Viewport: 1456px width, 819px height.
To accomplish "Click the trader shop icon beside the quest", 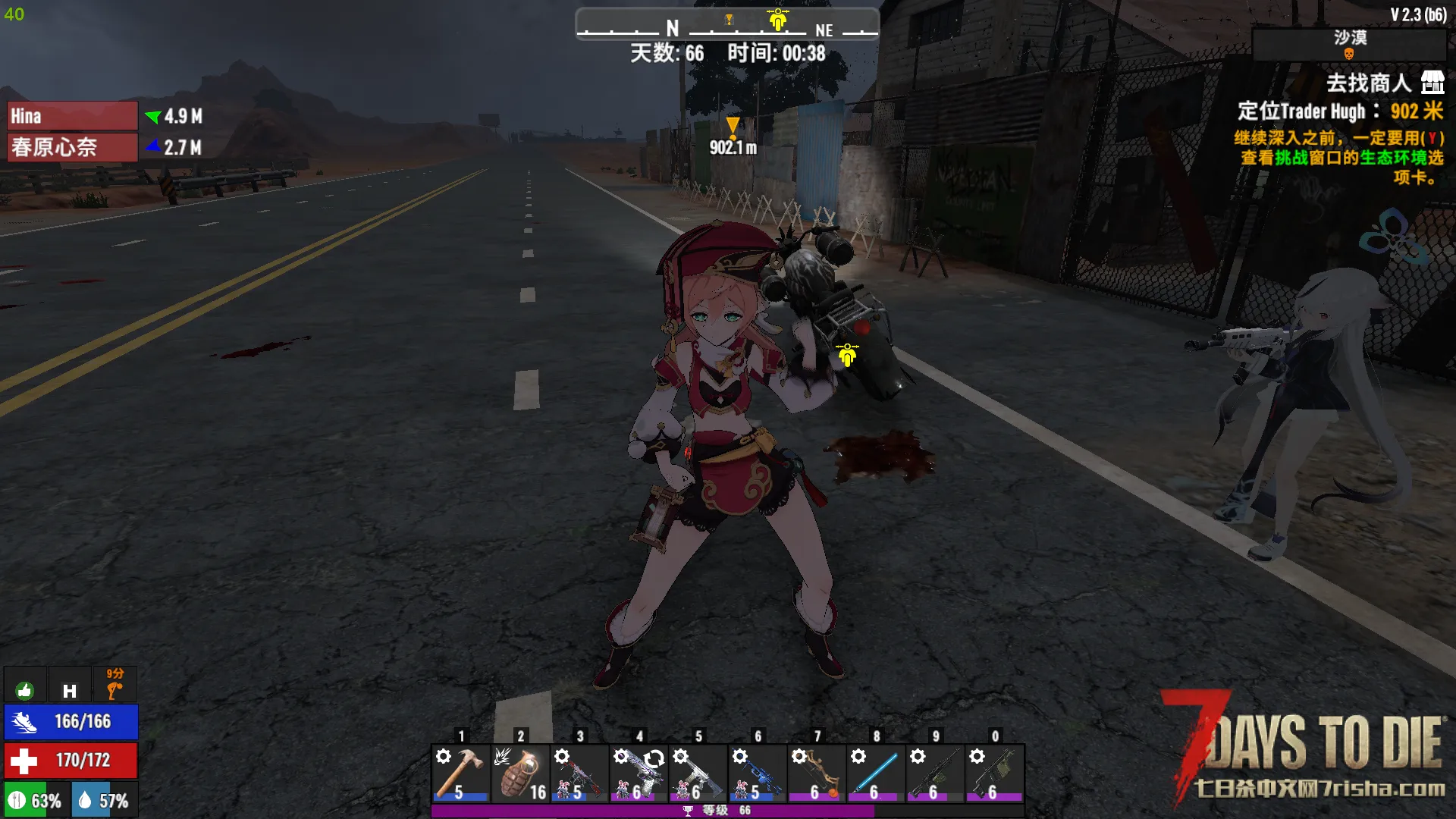I will 1432,82.
